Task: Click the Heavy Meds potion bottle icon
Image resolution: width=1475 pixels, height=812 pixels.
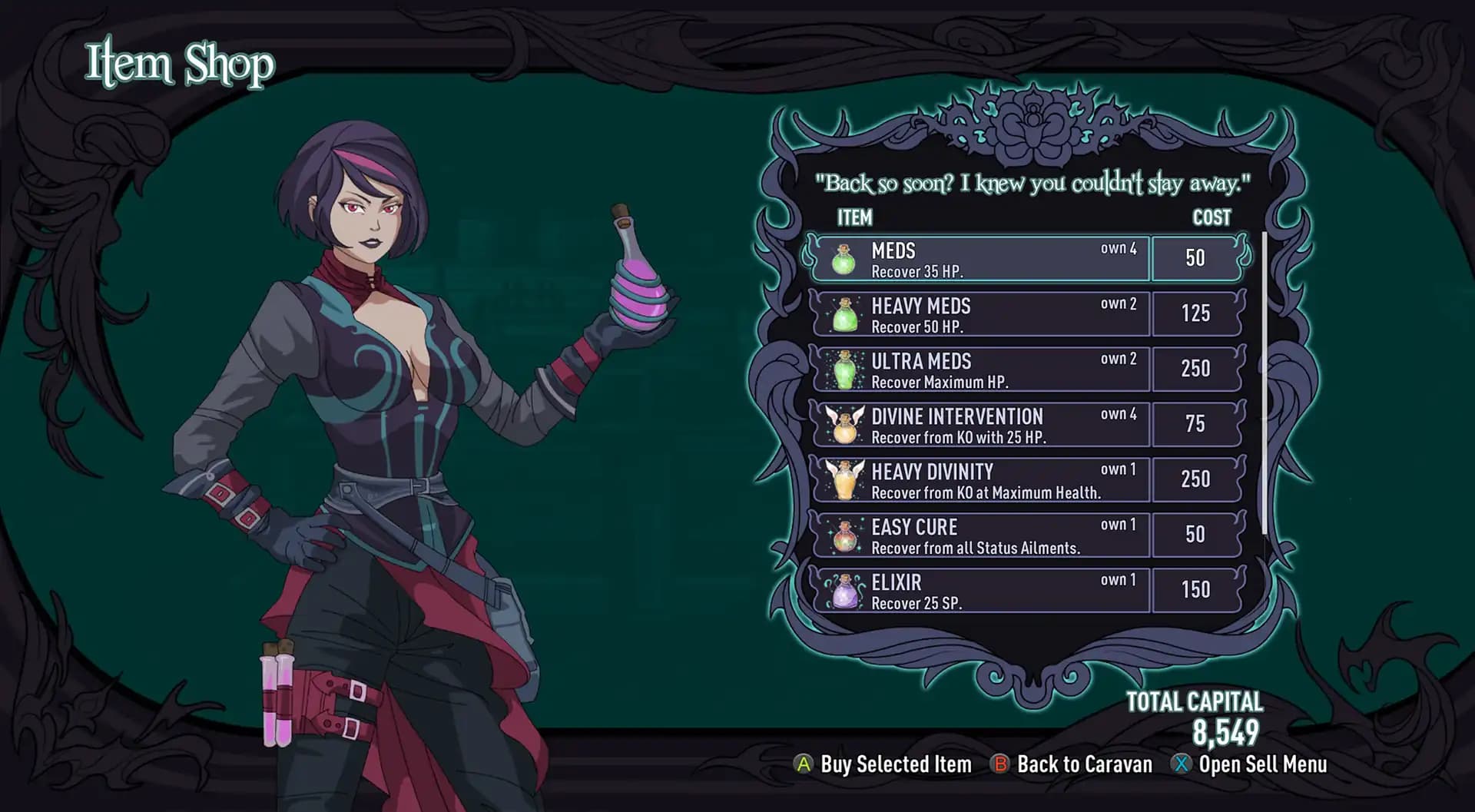Action: coord(844,314)
